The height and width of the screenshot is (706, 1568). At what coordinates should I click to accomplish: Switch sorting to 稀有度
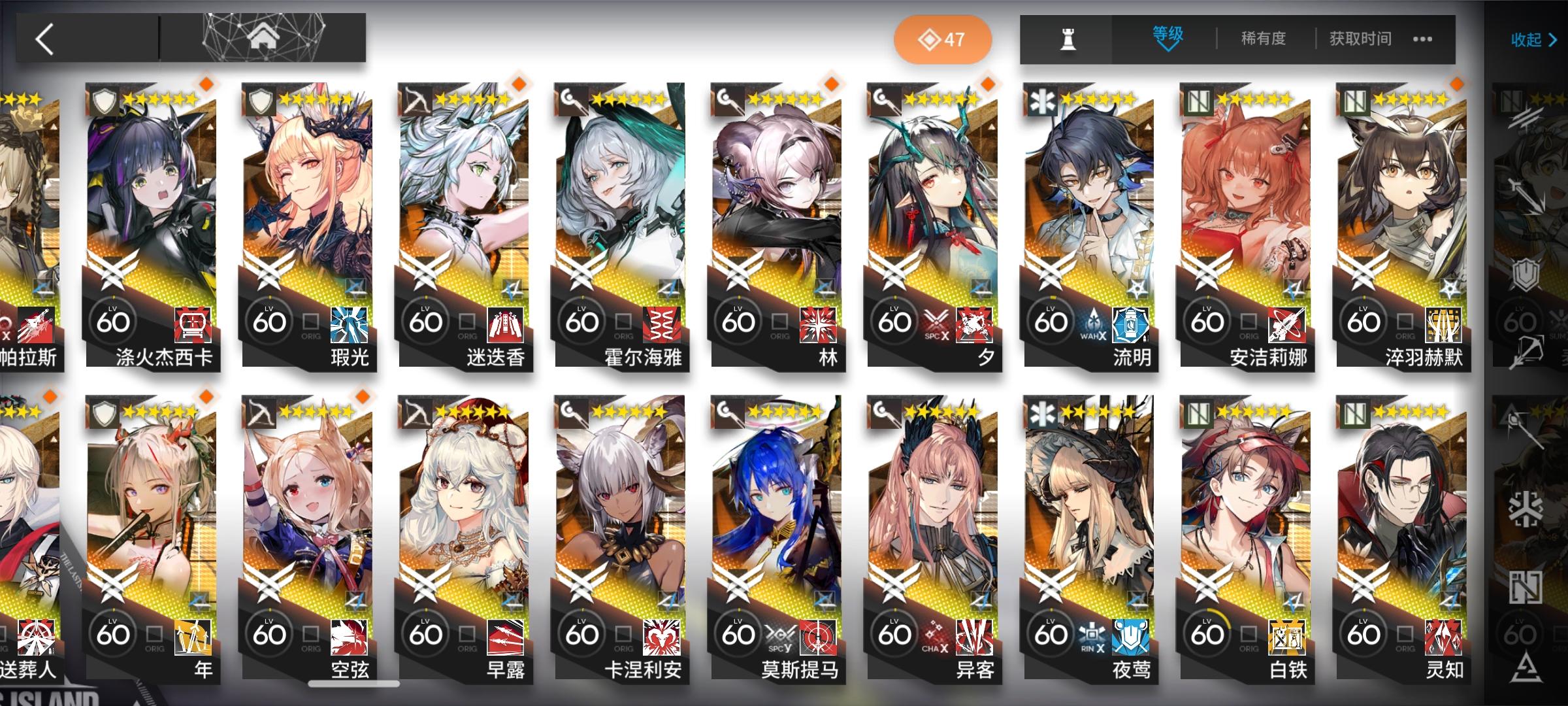pyautogui.click(x=1261, y=38)
